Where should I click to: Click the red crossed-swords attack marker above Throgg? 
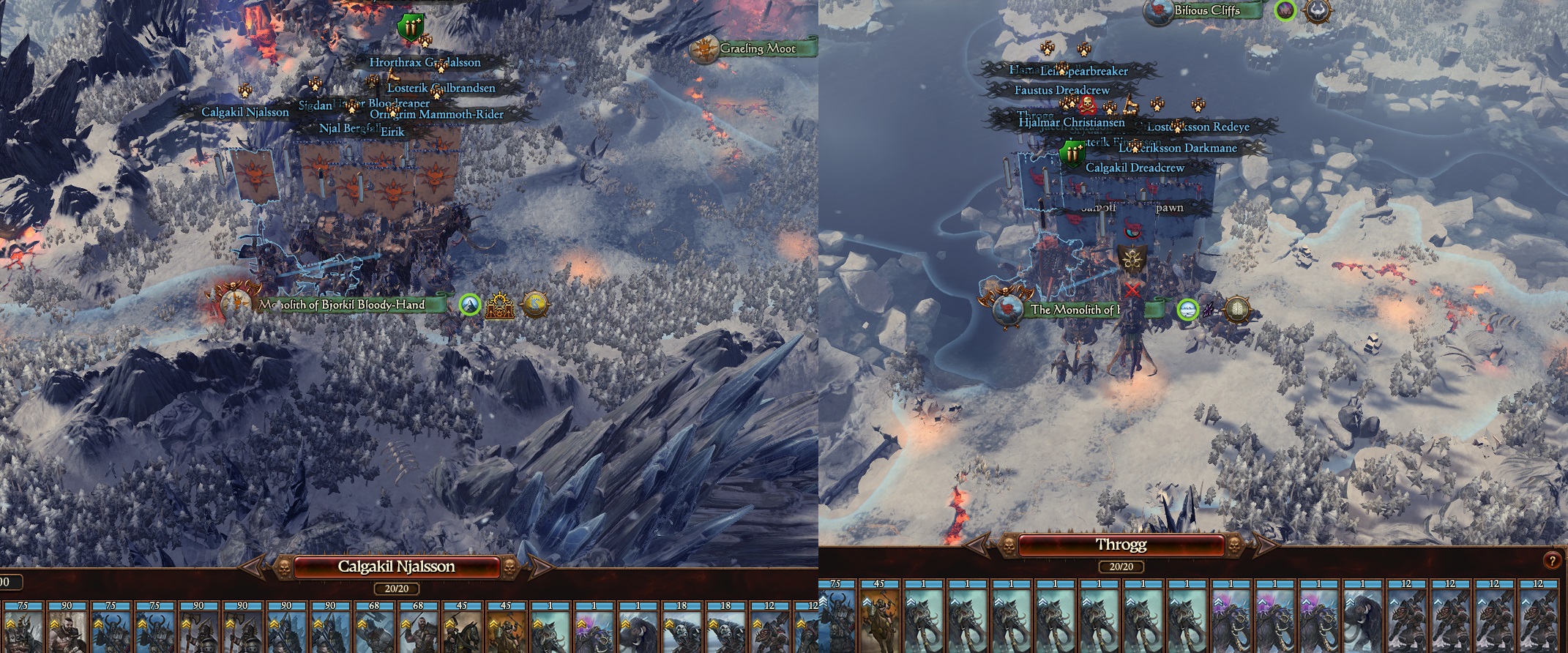1134,289
